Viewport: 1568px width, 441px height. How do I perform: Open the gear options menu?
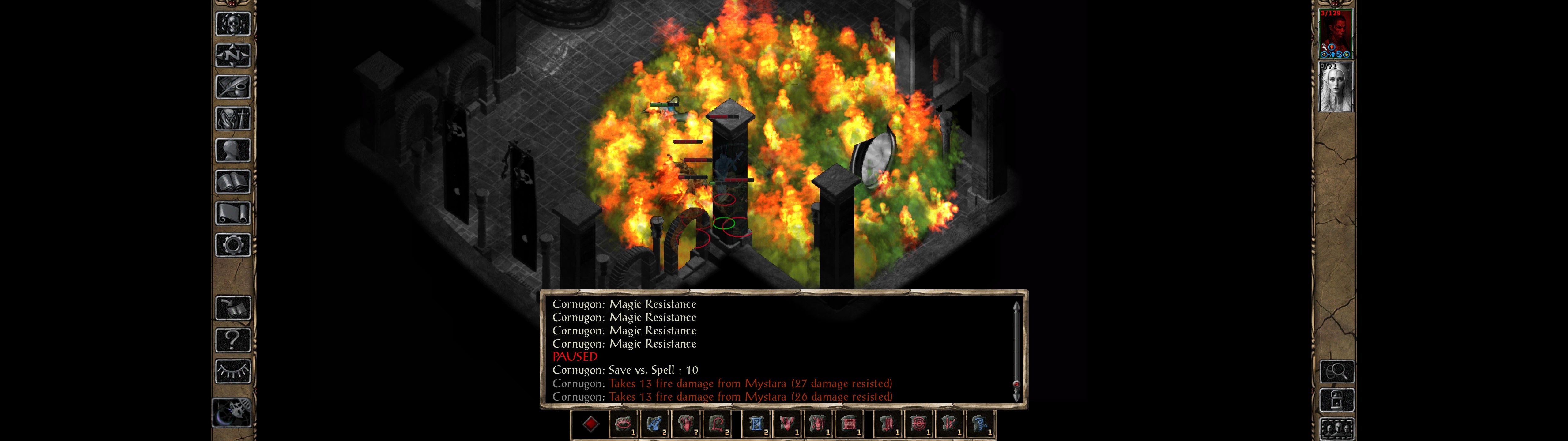pyautogui.click(x=232, y=245)
